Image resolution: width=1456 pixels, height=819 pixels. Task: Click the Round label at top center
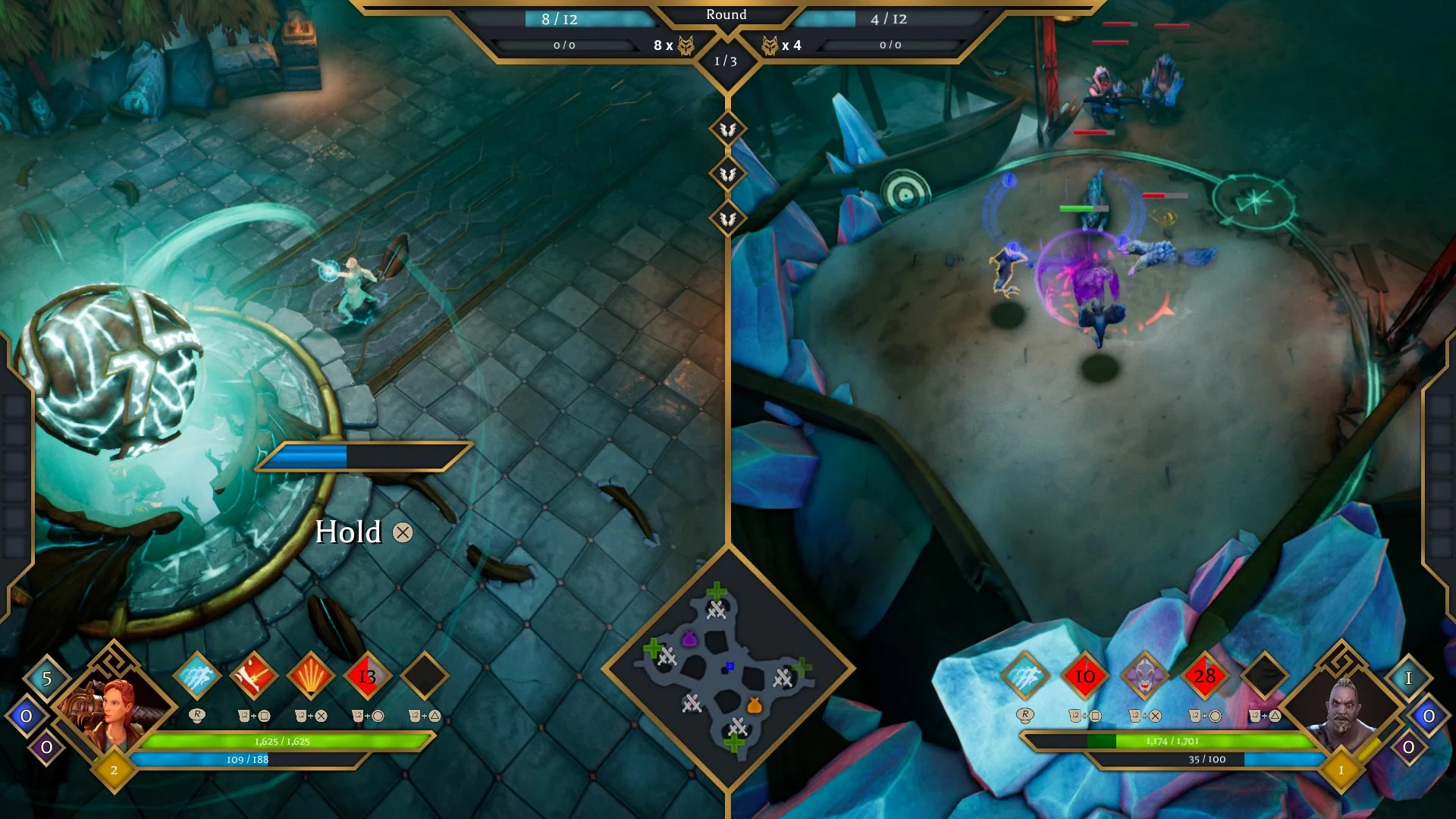click(726, 14)
